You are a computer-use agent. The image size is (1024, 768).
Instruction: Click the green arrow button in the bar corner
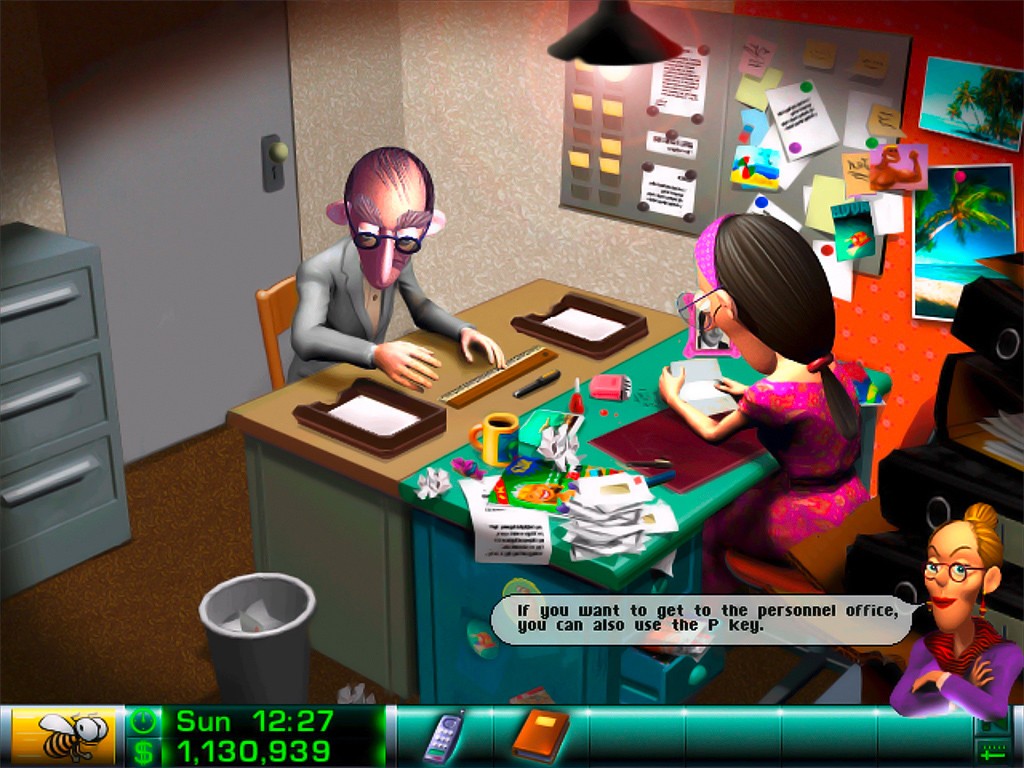(993, 751)
